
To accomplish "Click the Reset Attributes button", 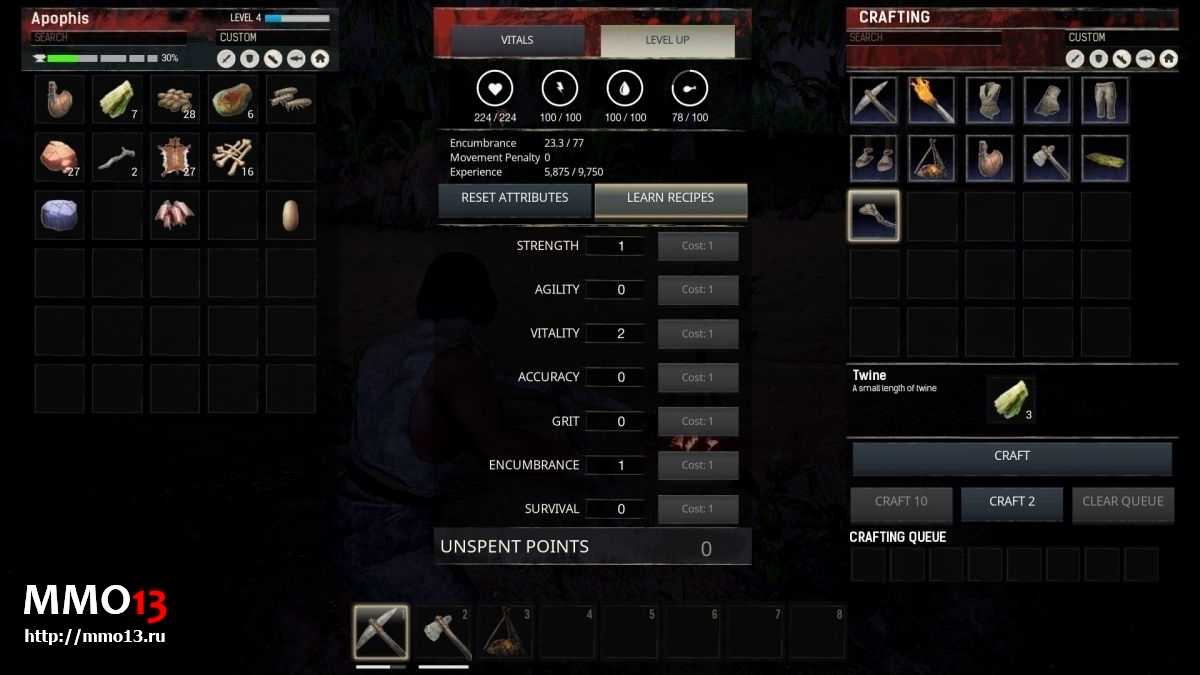I will pos(514,198).
